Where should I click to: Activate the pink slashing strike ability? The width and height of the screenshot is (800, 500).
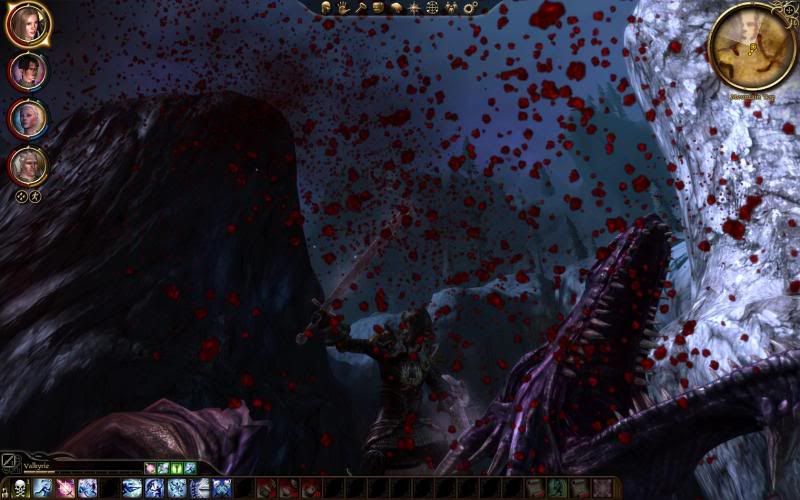click(65, 488)
